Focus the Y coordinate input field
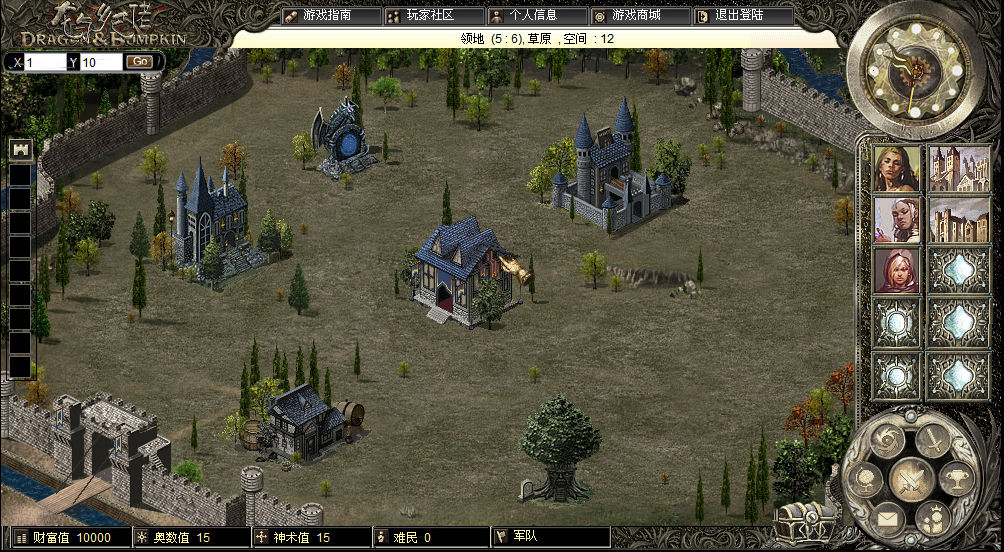This screenshot has height=552, width=1004. click(x=100, y=62)
